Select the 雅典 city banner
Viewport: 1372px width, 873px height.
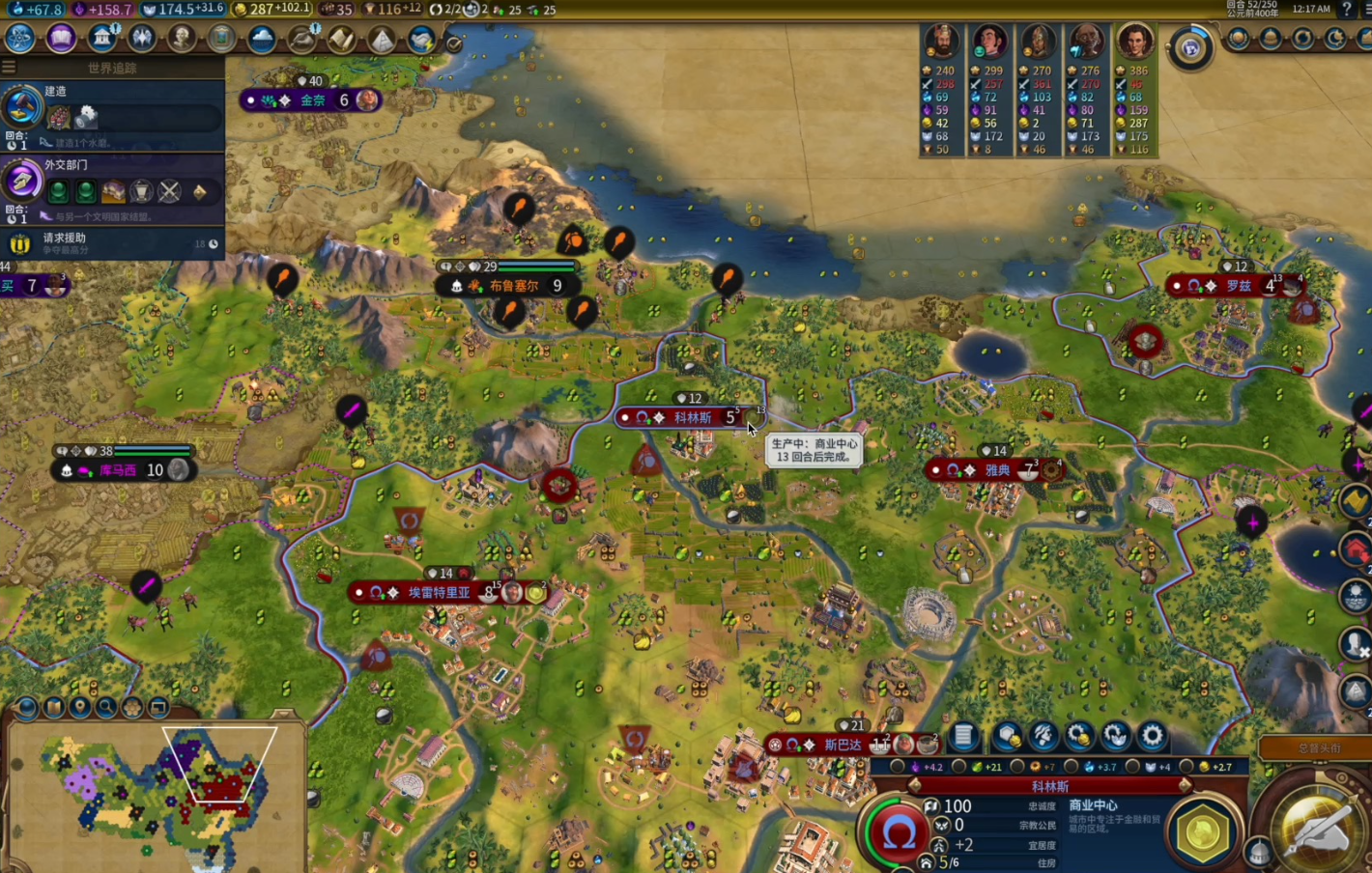click(997, 470)
